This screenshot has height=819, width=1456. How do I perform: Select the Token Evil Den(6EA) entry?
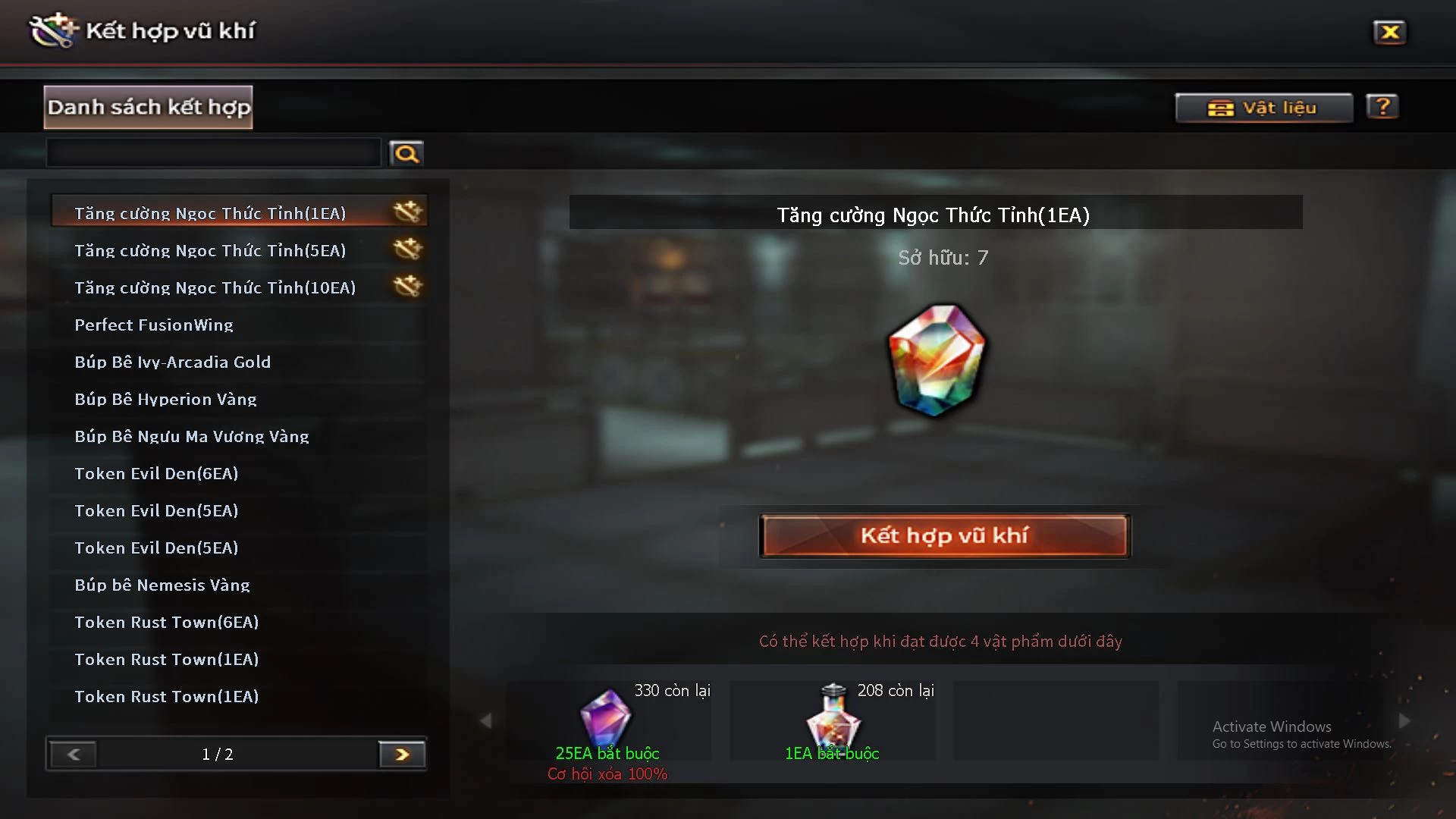(x=156, y=473)
